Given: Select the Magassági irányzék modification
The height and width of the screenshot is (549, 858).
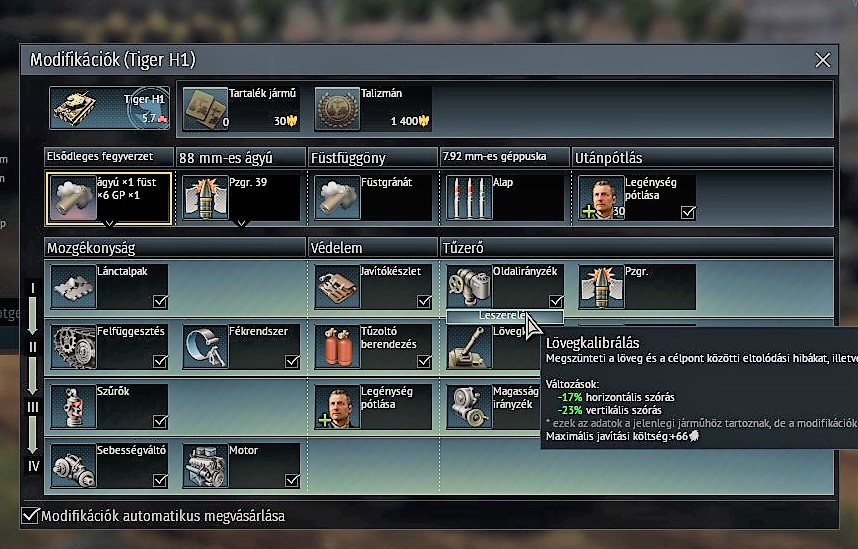Looking at the screenshot, I should (x=490, y=406).
